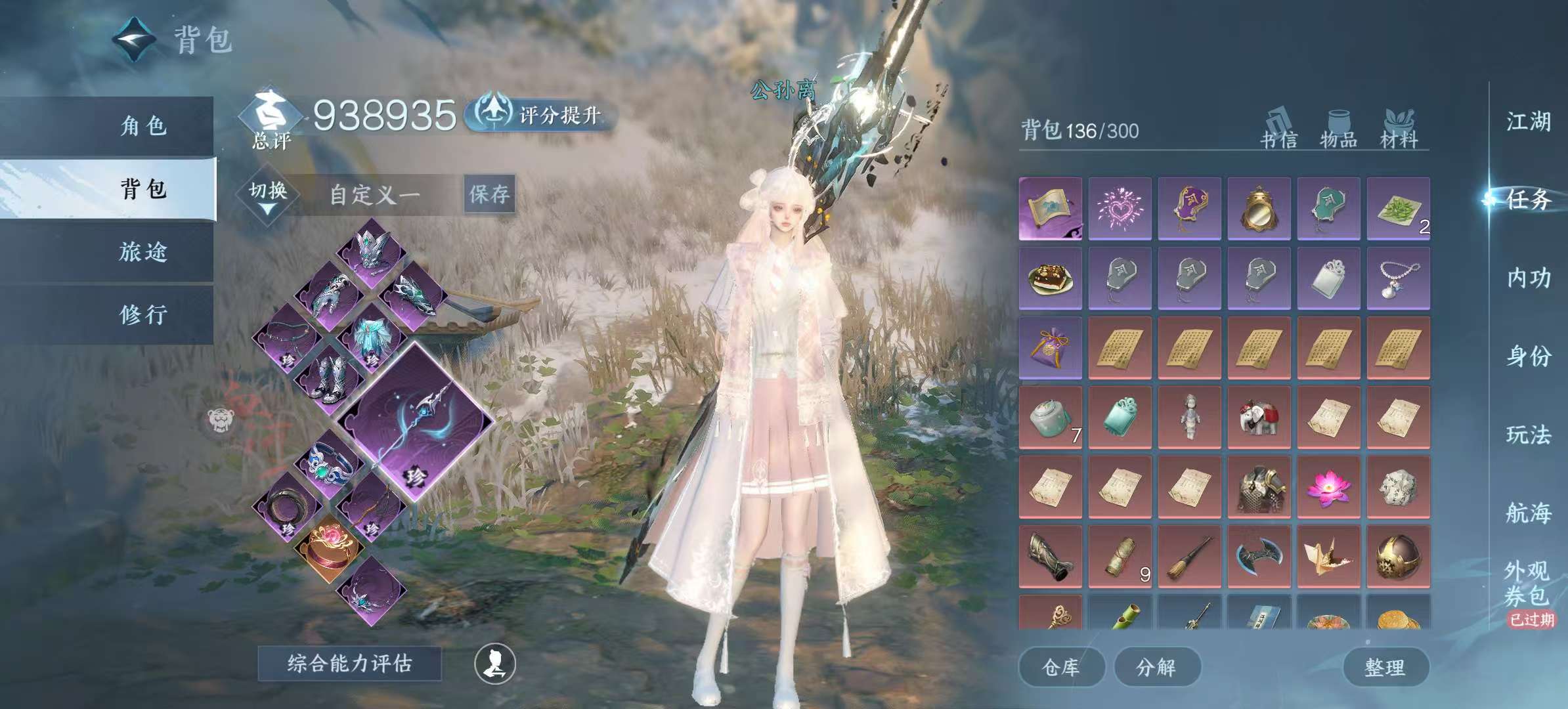Image resolution: width=1568 pixels, height=709 pixels.
Task: Filter the bag by 书信
Action: (x=1278, y=130)
